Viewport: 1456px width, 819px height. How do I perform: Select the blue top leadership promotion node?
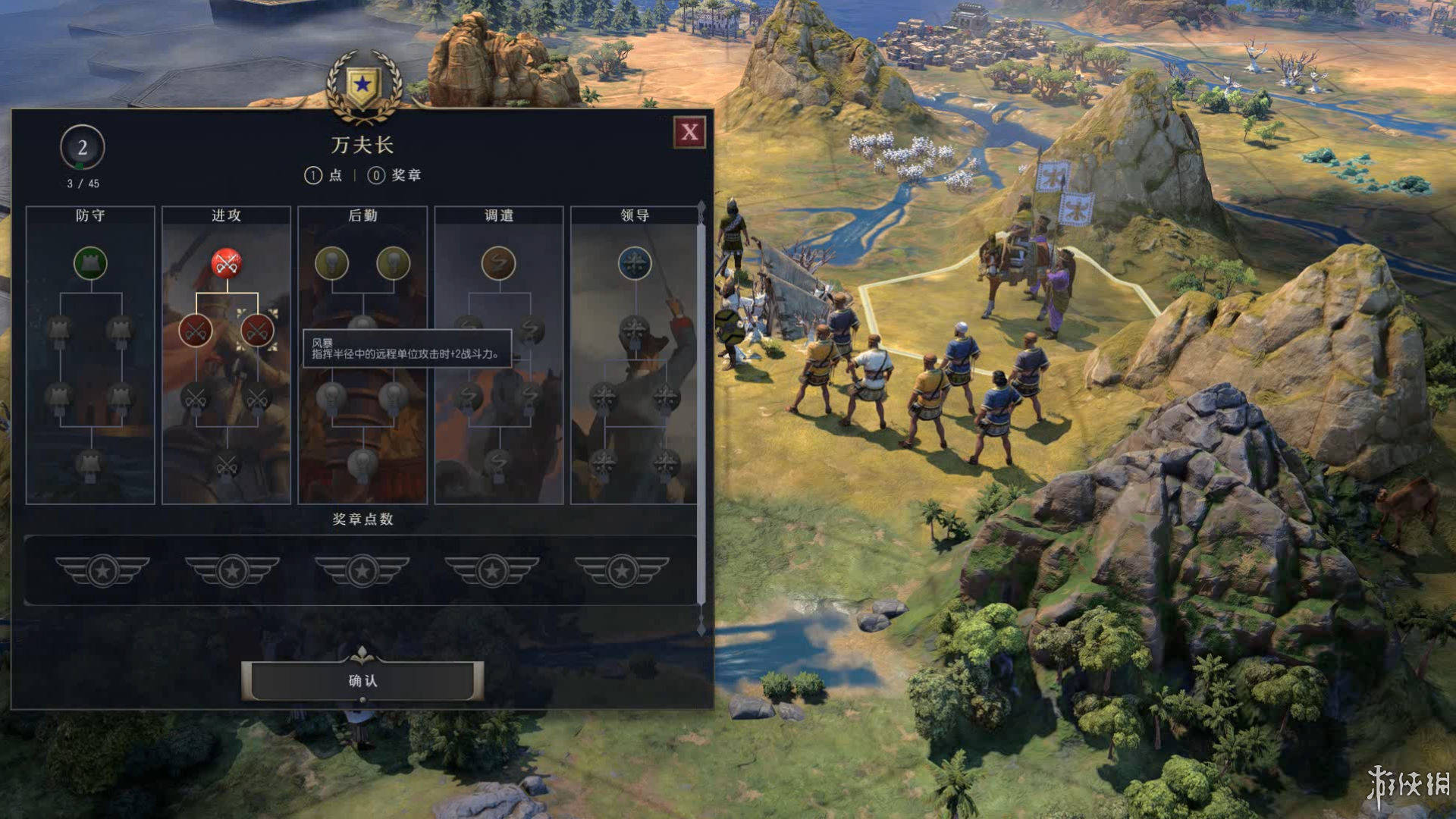click(635, 263)
